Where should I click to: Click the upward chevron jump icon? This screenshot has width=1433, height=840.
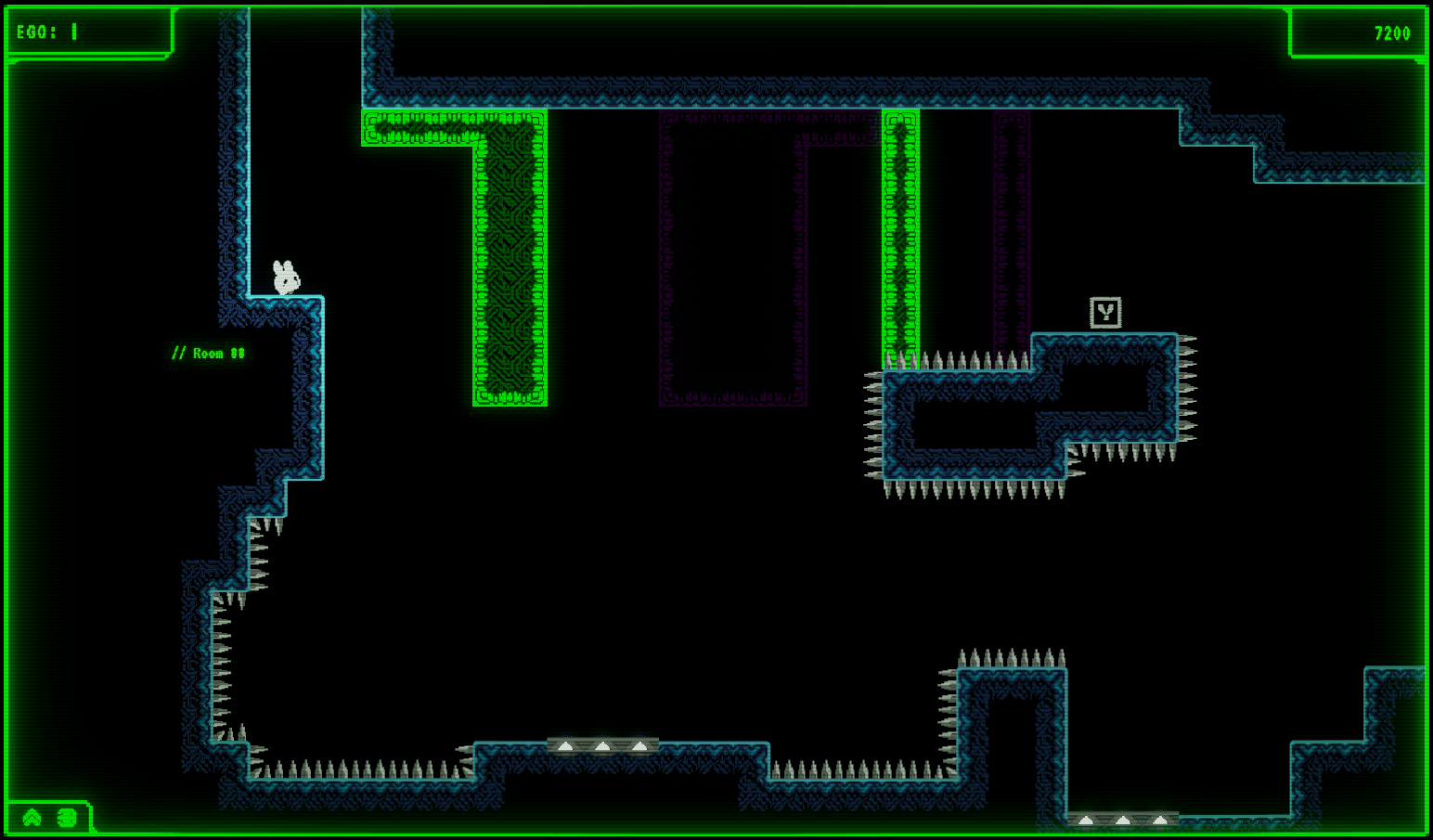click(x=32, y=817)
